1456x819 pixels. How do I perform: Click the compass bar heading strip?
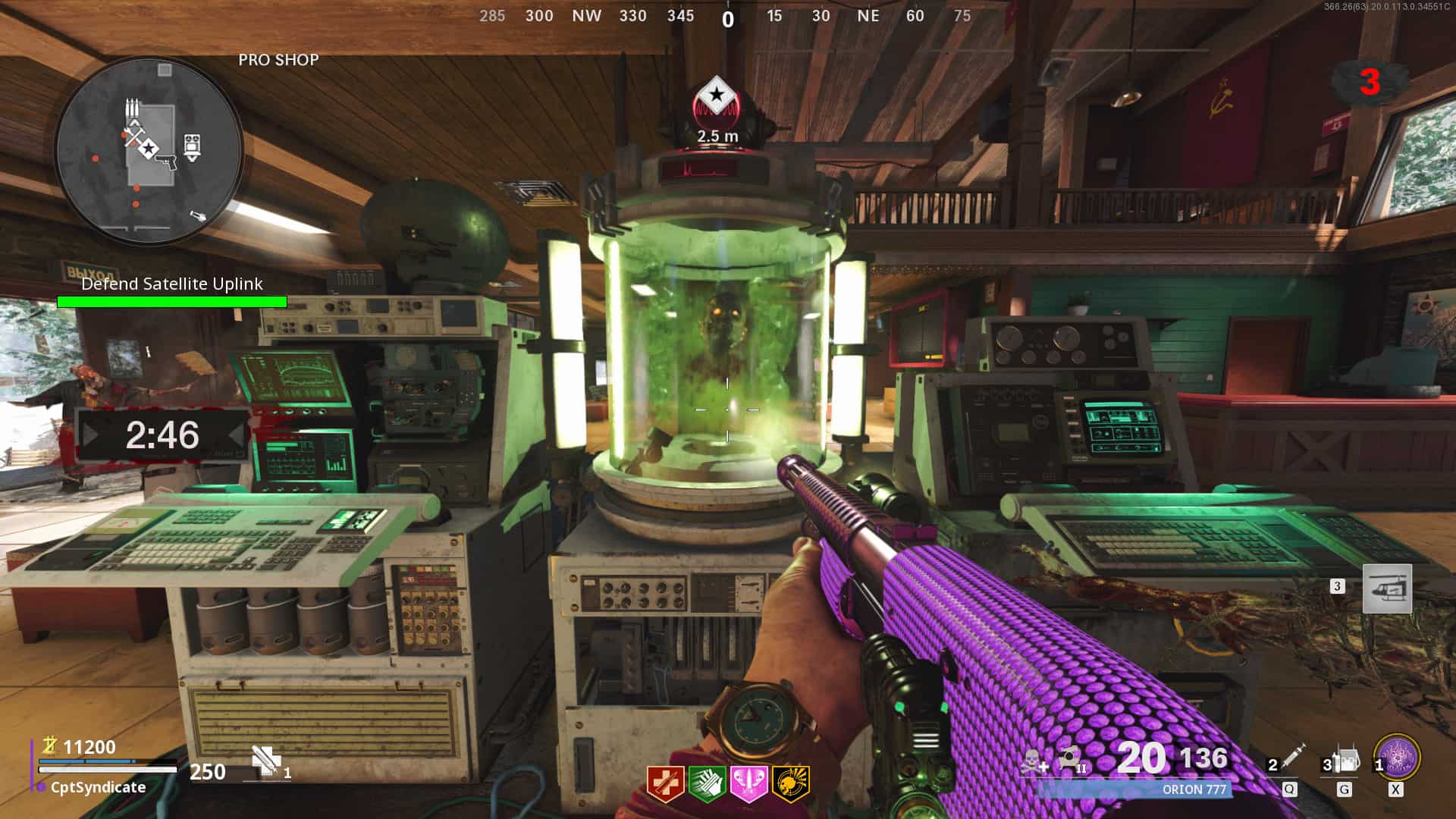726,17
